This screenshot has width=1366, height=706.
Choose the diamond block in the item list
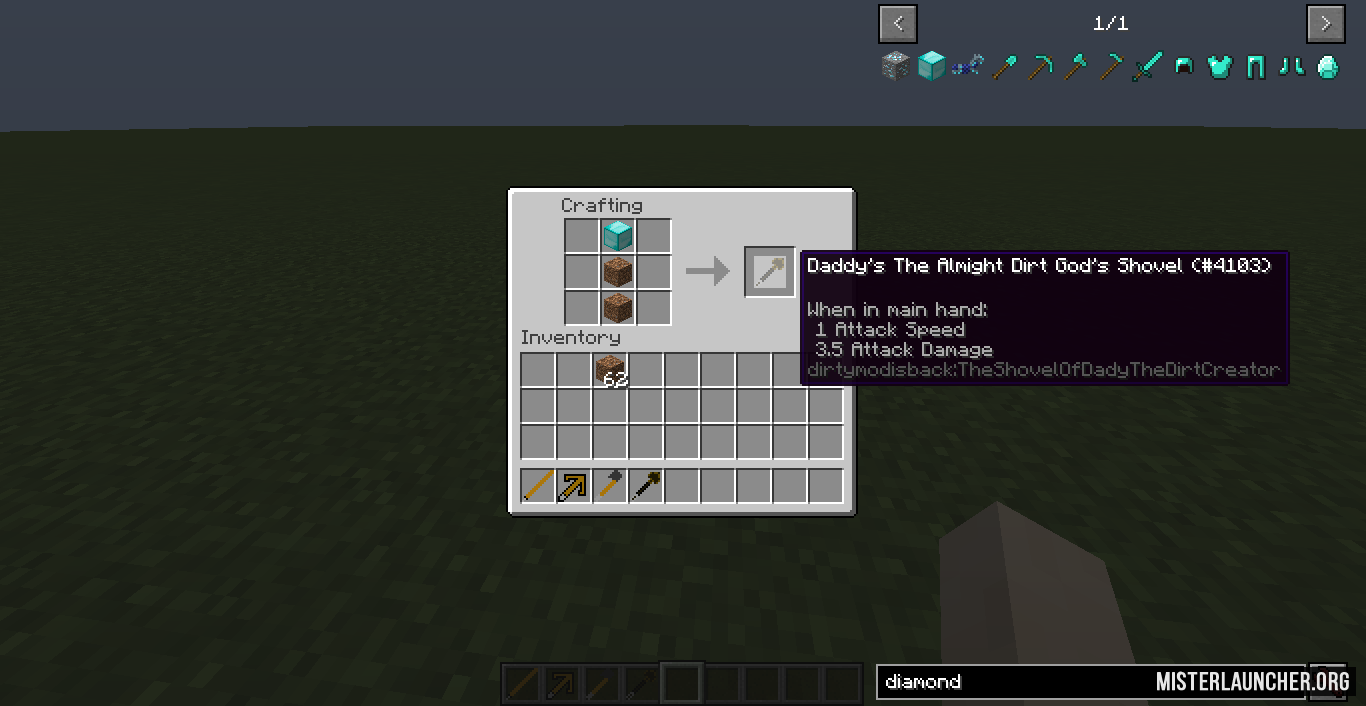931,67
